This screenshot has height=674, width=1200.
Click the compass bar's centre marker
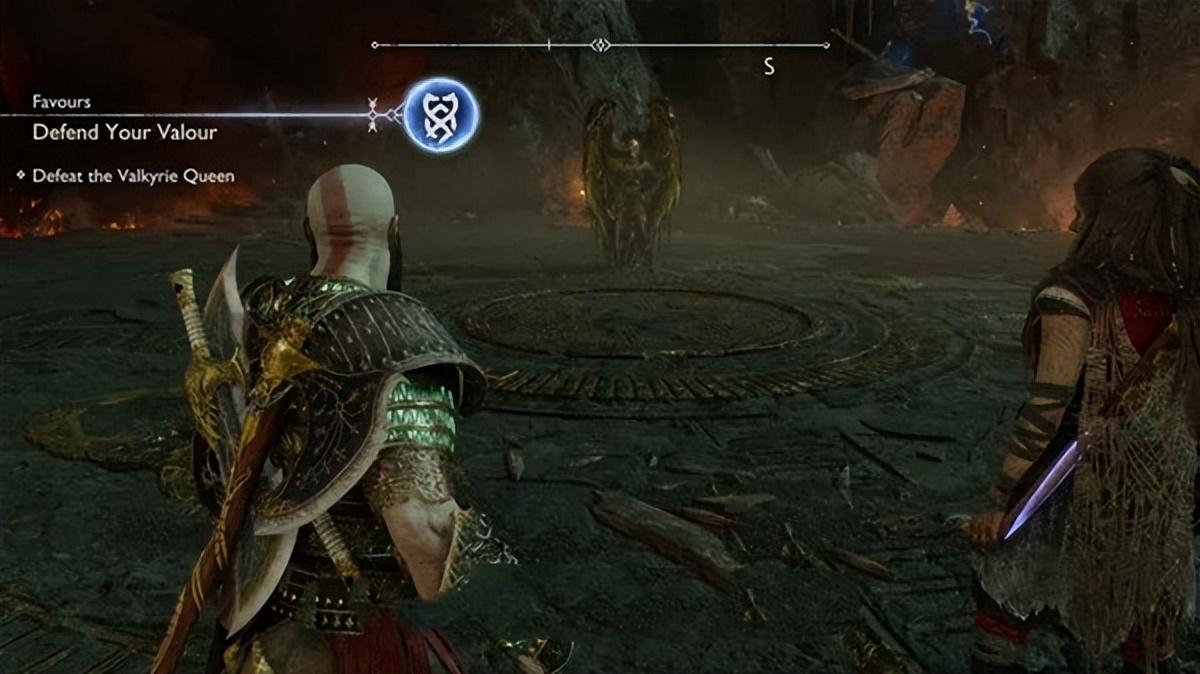tap(599, 45)
